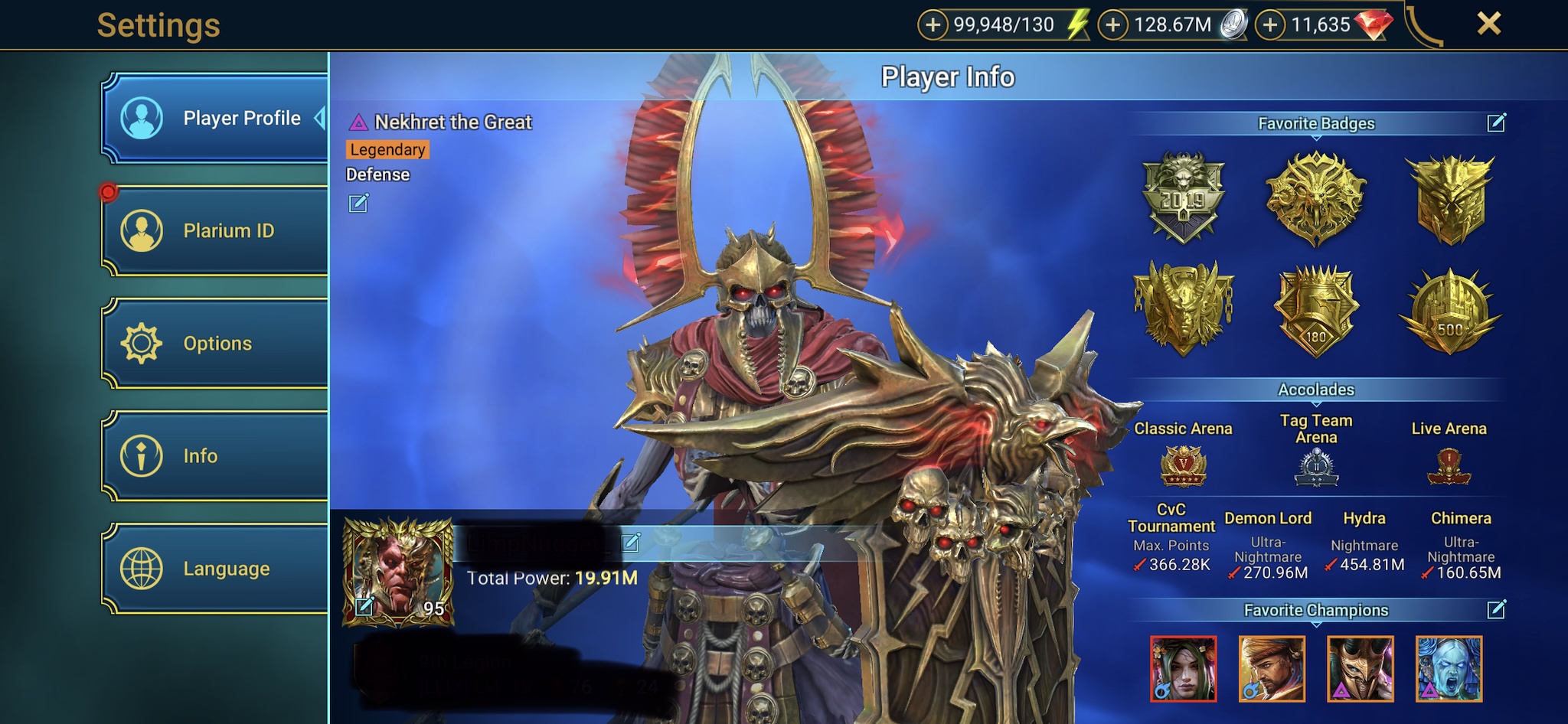This screenshot has width=1568, height=724.
Task: Open the Options menu
Action: click(216, 344)
